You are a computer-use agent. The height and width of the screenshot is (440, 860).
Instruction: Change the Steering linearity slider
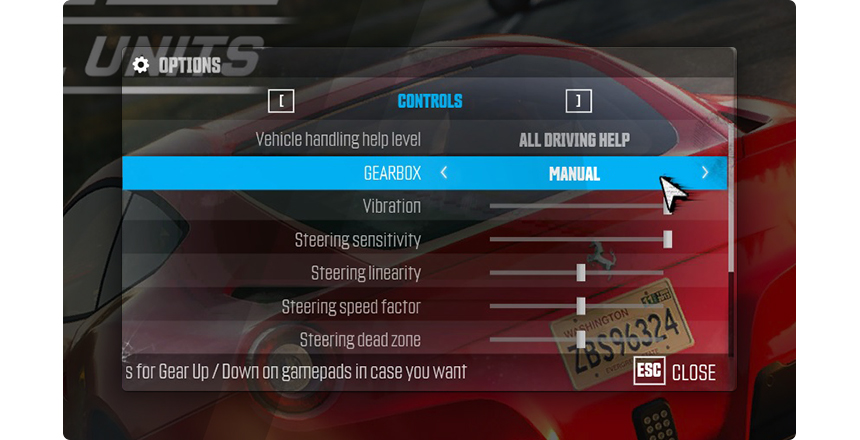[581, 272]
